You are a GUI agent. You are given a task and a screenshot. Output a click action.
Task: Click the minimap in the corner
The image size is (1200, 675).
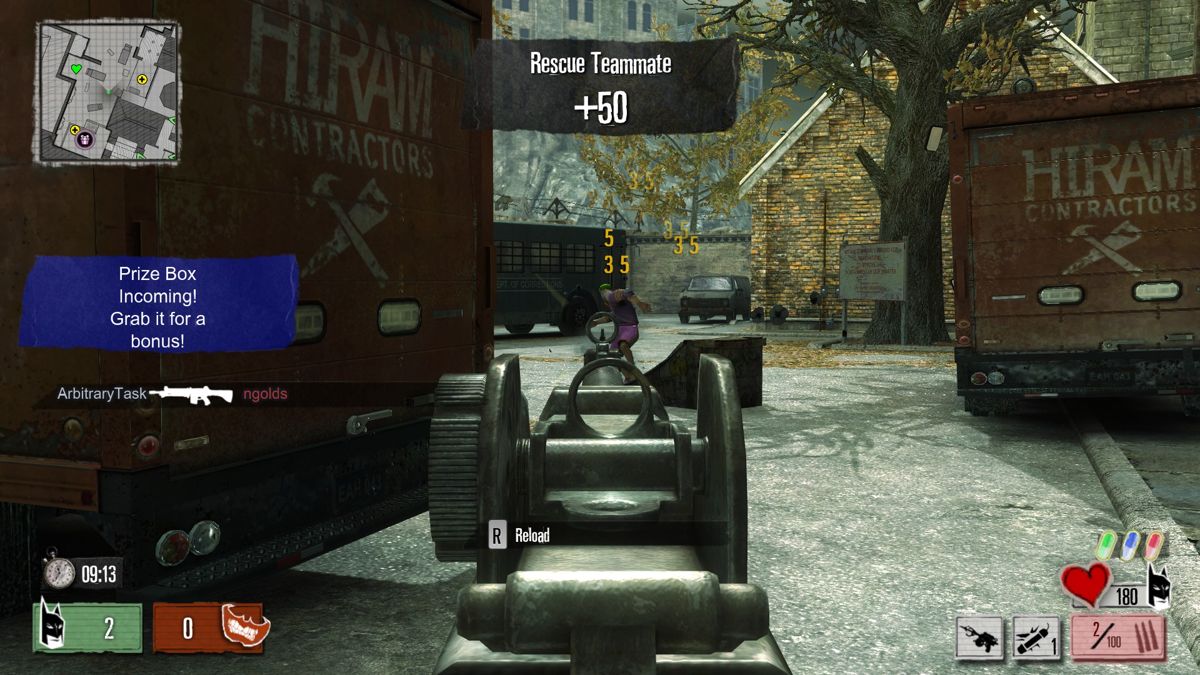click(x=109, y=92)
